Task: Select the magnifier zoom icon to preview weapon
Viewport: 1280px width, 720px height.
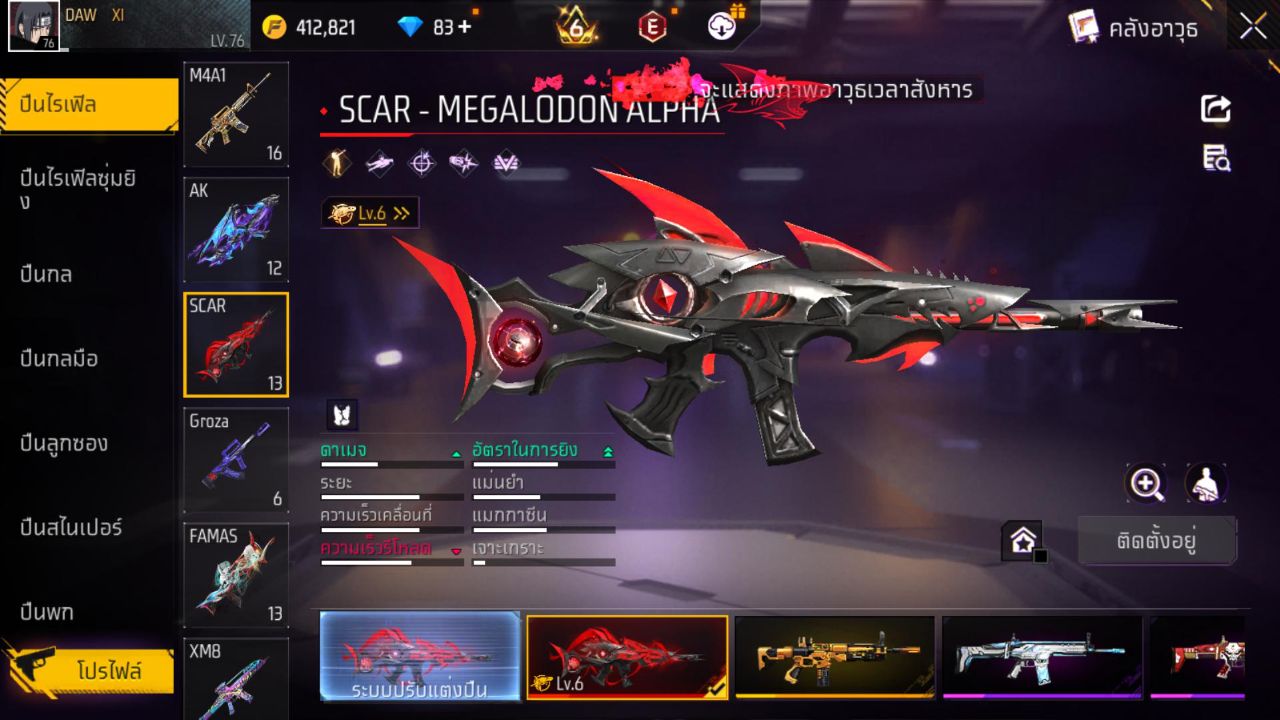Action: [x=1146, y=482]
